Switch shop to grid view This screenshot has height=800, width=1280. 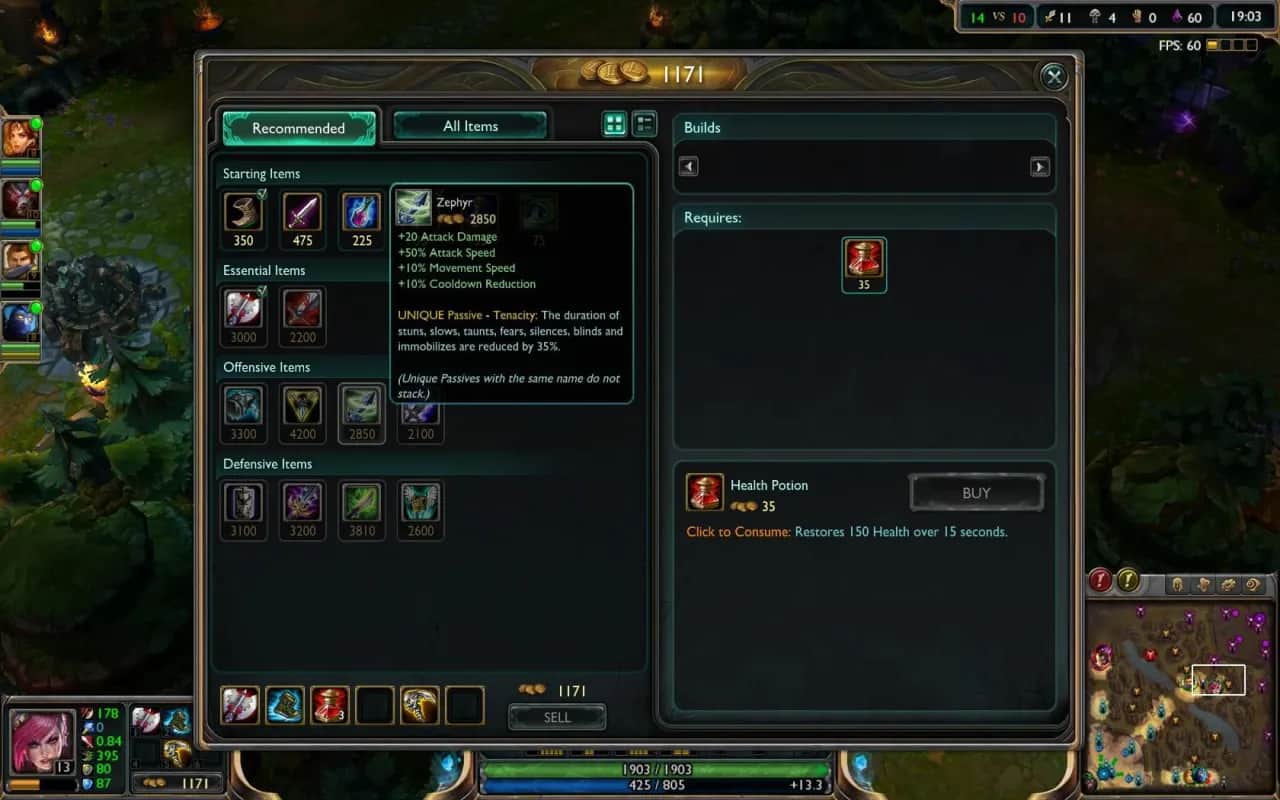[614, 124]
